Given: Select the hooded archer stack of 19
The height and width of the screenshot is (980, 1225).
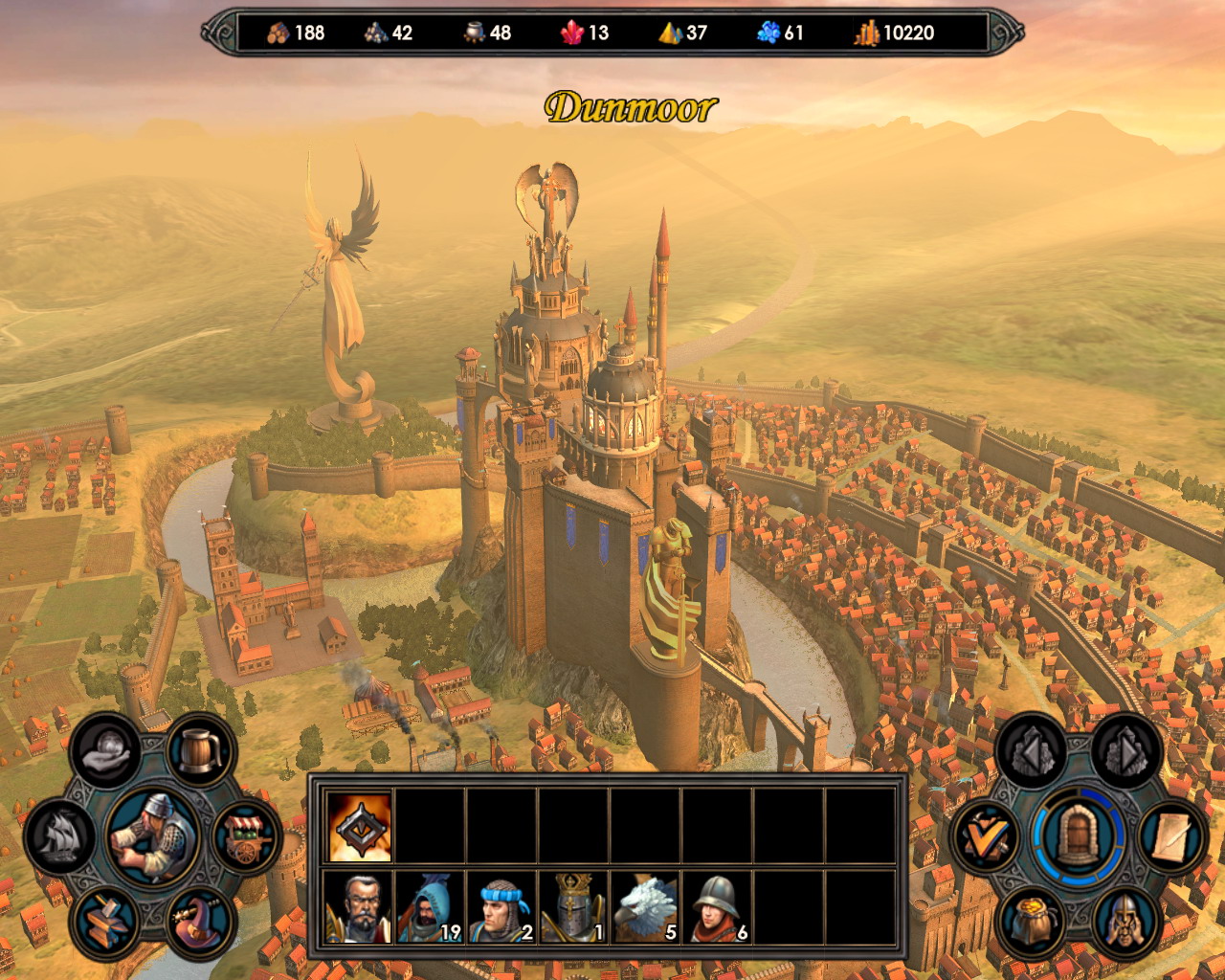Looking at the screenshot, I should point(430,906).
